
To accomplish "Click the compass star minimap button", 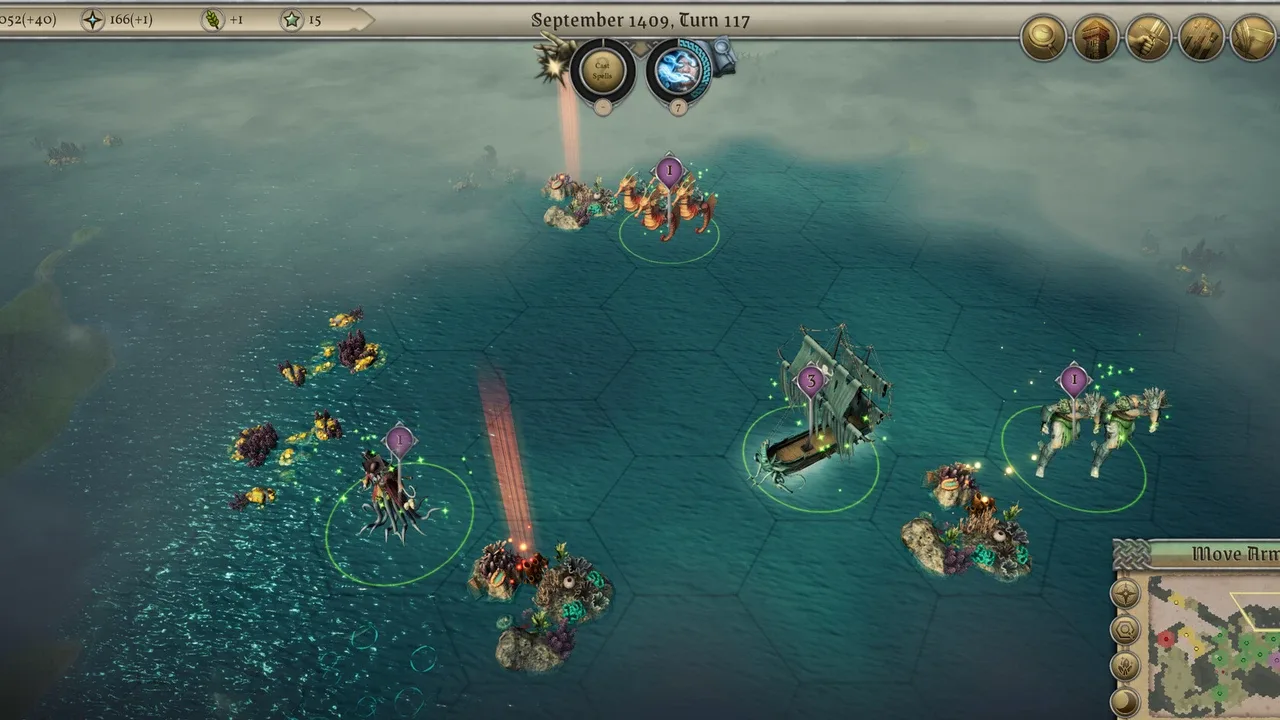I will [x=1126, y=594].
